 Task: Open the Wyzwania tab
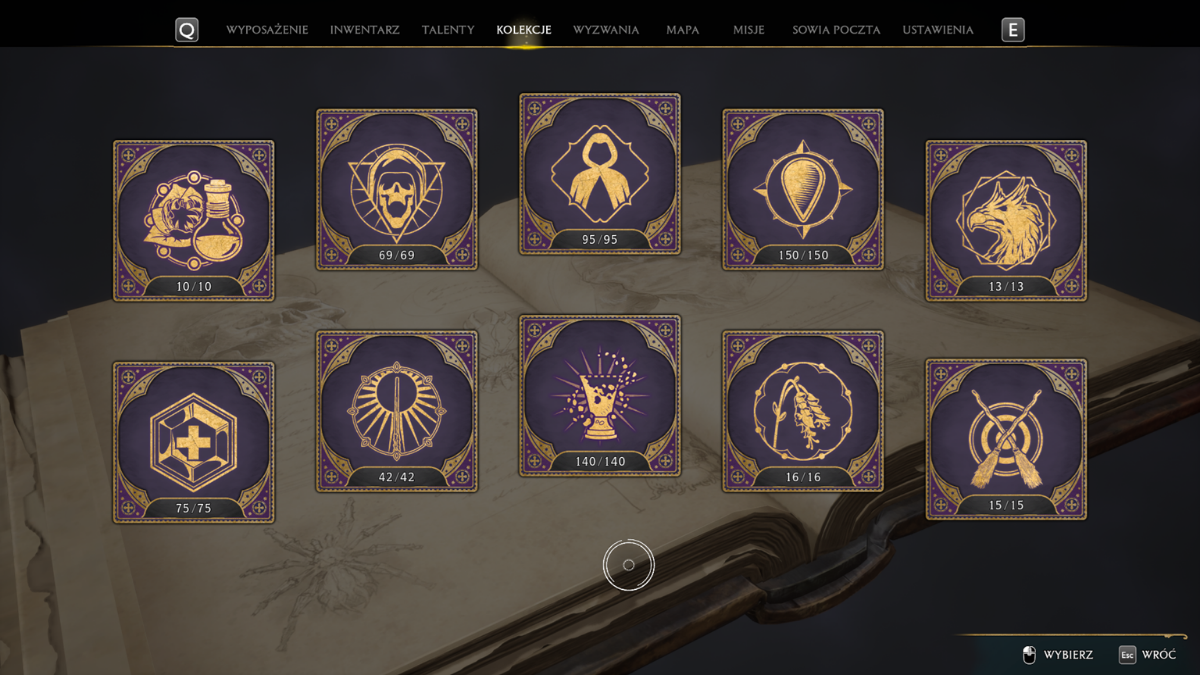click(606, 30)
